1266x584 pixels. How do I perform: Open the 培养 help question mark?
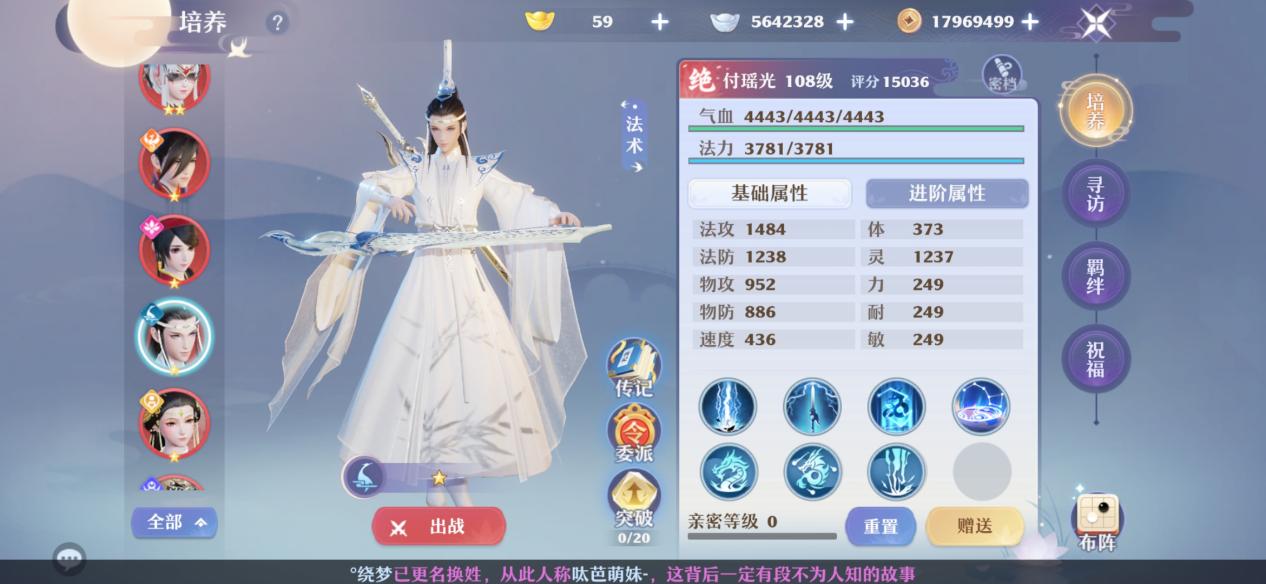277,22
